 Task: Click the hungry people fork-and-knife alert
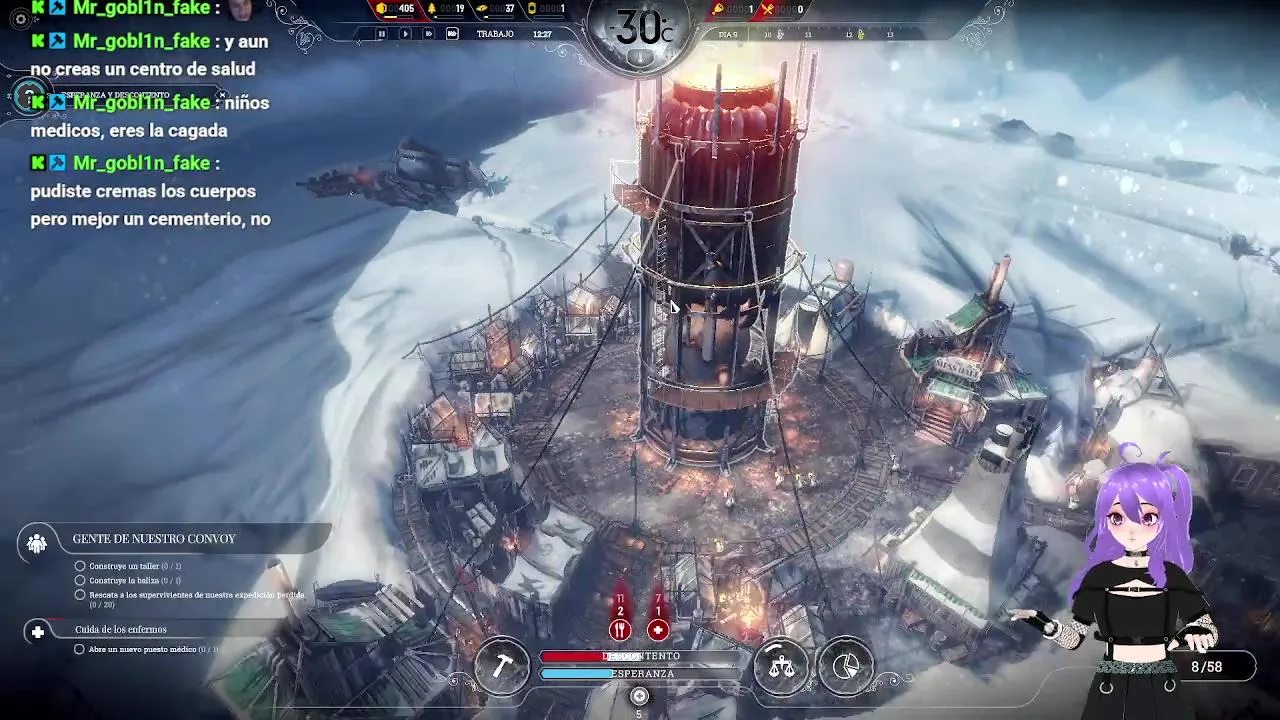tap(620, 629)
